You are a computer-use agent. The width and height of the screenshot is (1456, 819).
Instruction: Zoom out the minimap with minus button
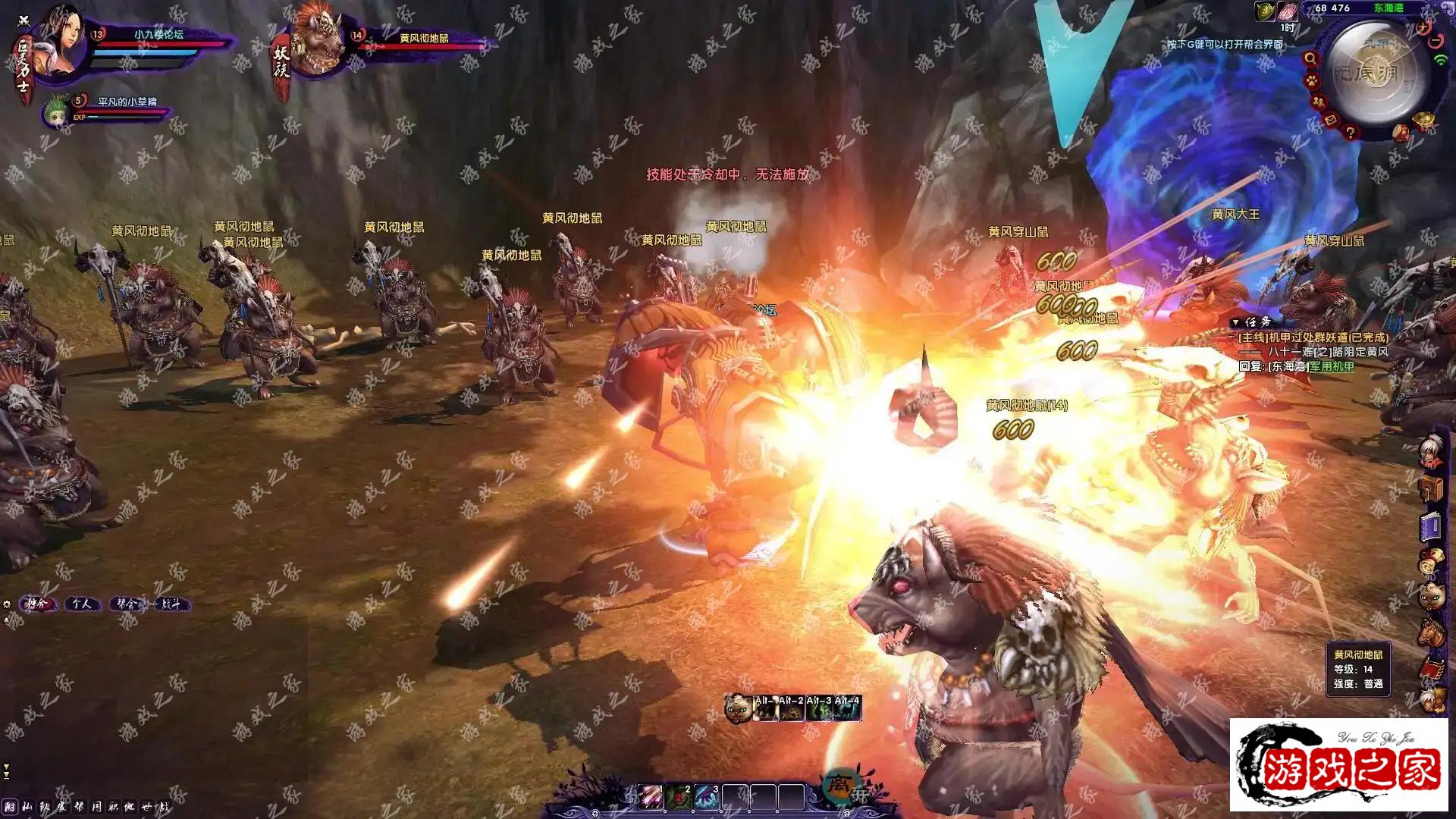point(1436,42)
